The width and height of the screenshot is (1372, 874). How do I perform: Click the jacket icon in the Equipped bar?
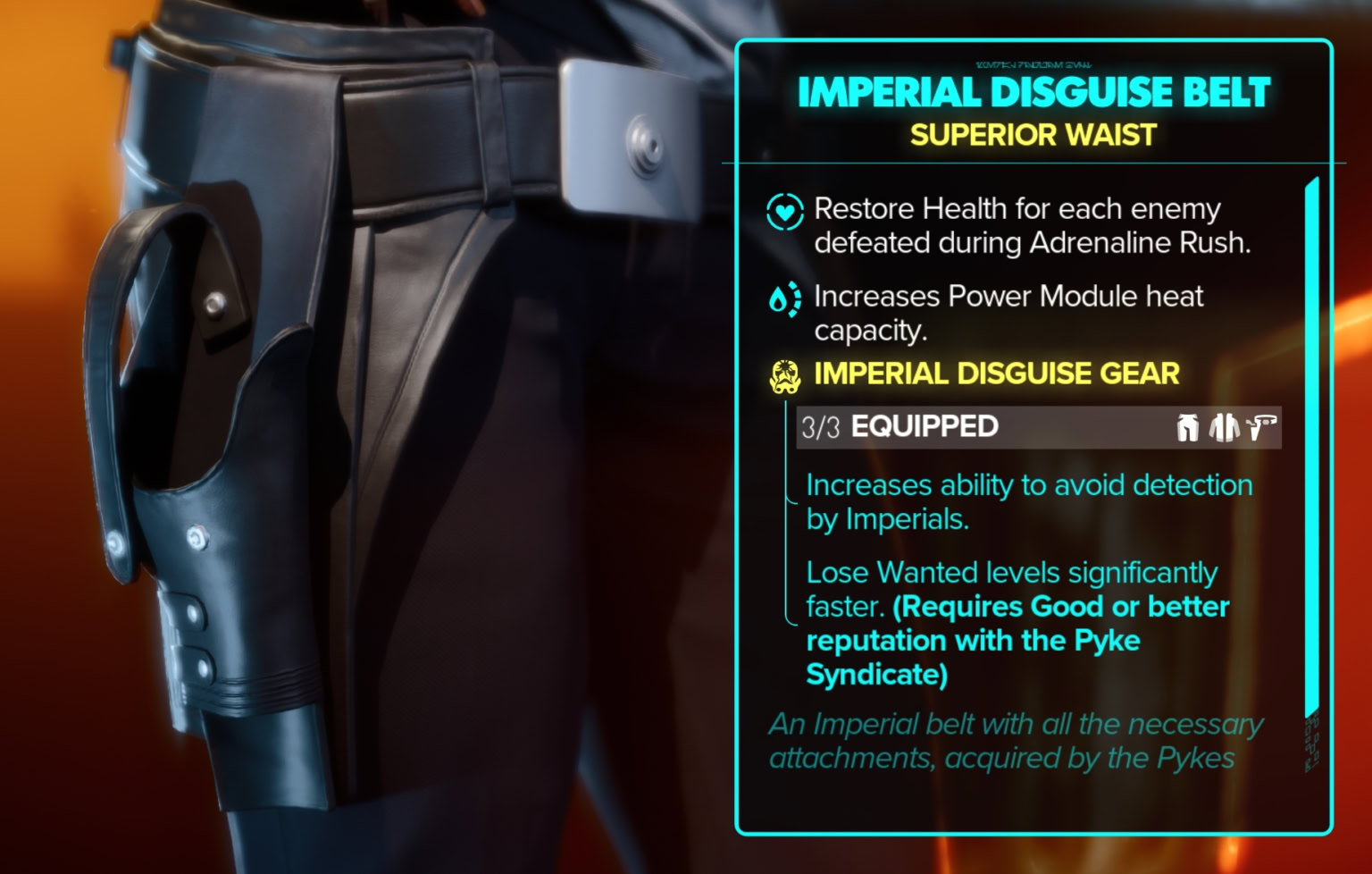(1223, 427)
